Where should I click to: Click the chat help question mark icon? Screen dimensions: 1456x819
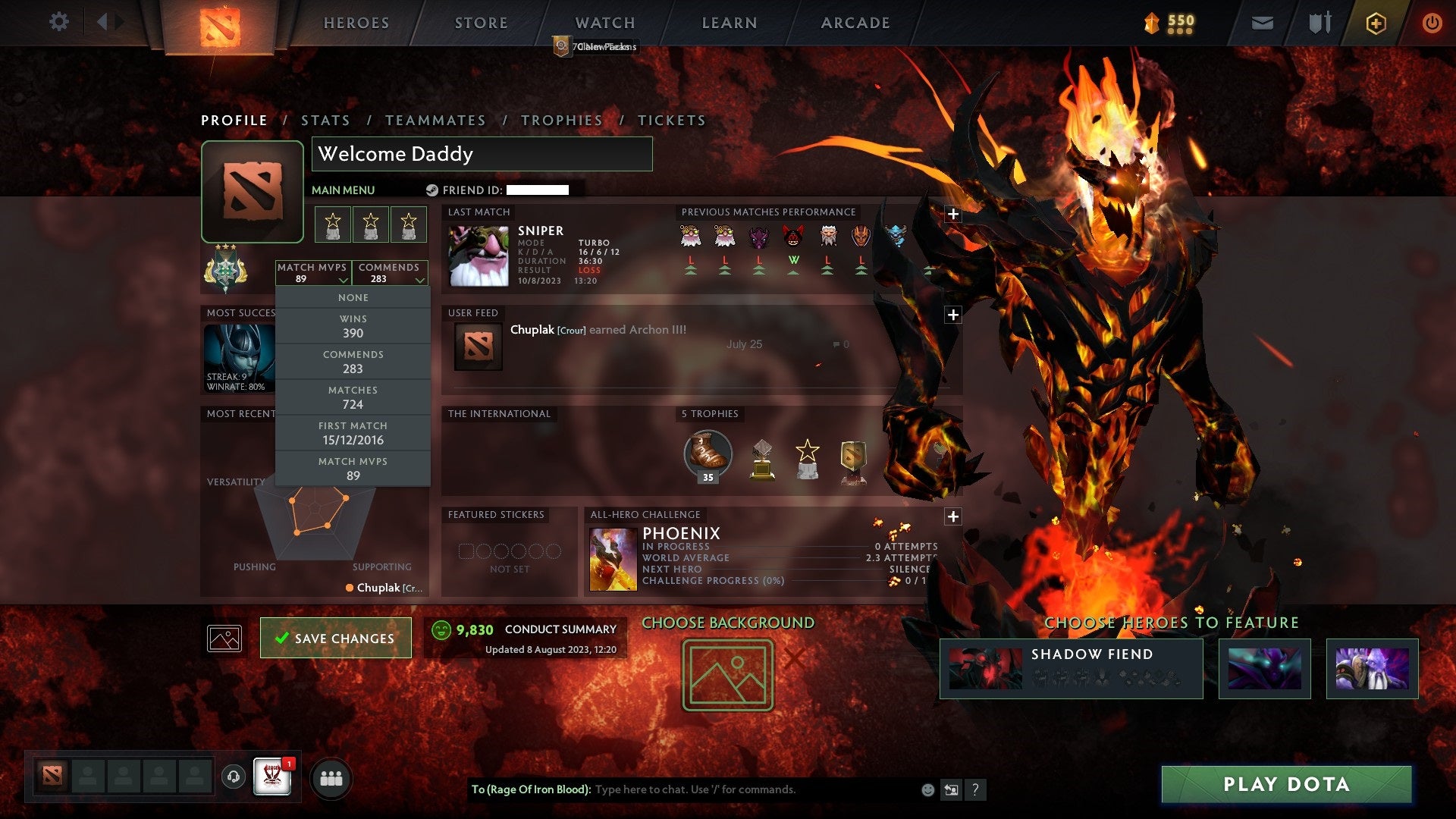977,789
